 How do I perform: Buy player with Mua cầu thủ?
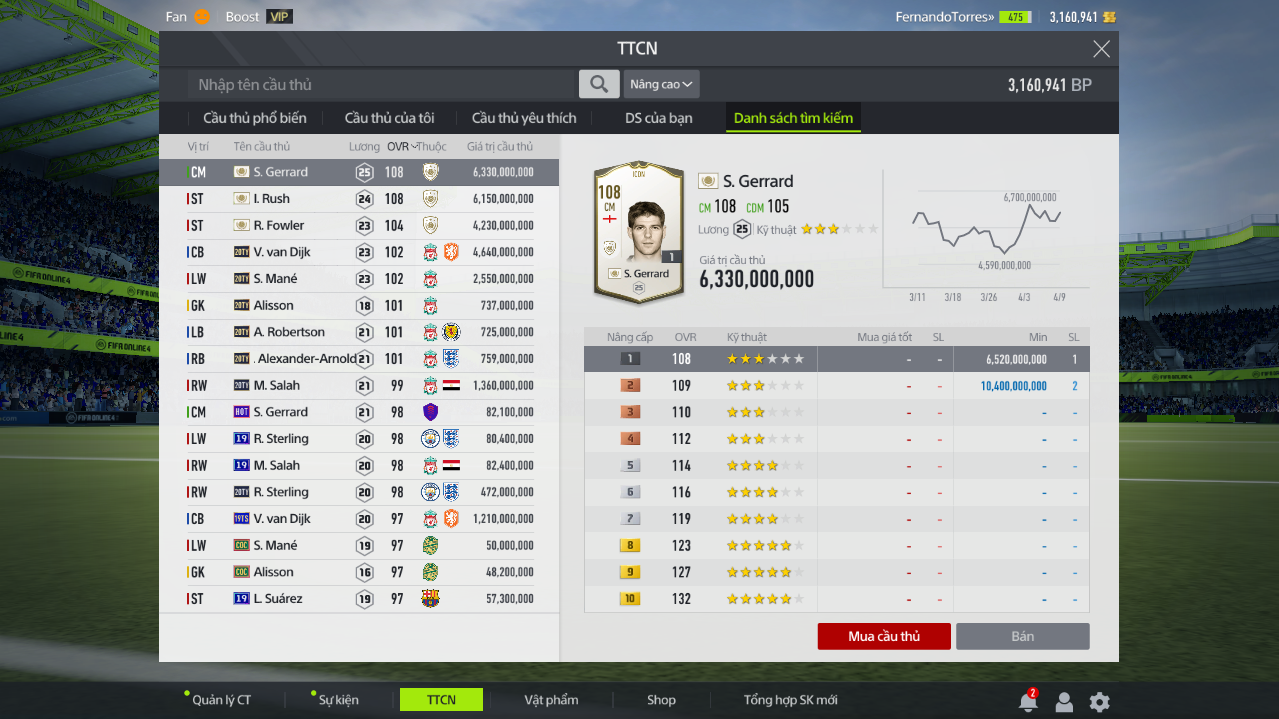click(884, 636)
